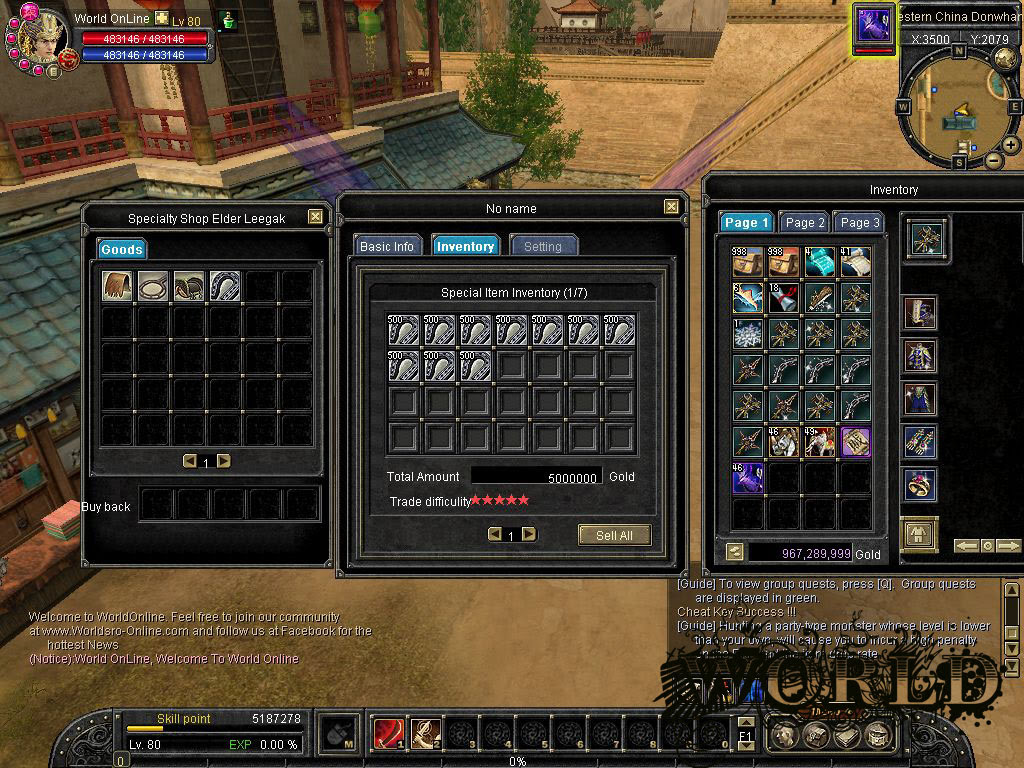Viewport: 1024px width, 768px height.
Task: Zoom out on the minimap
Action: [x=993, y=160]
